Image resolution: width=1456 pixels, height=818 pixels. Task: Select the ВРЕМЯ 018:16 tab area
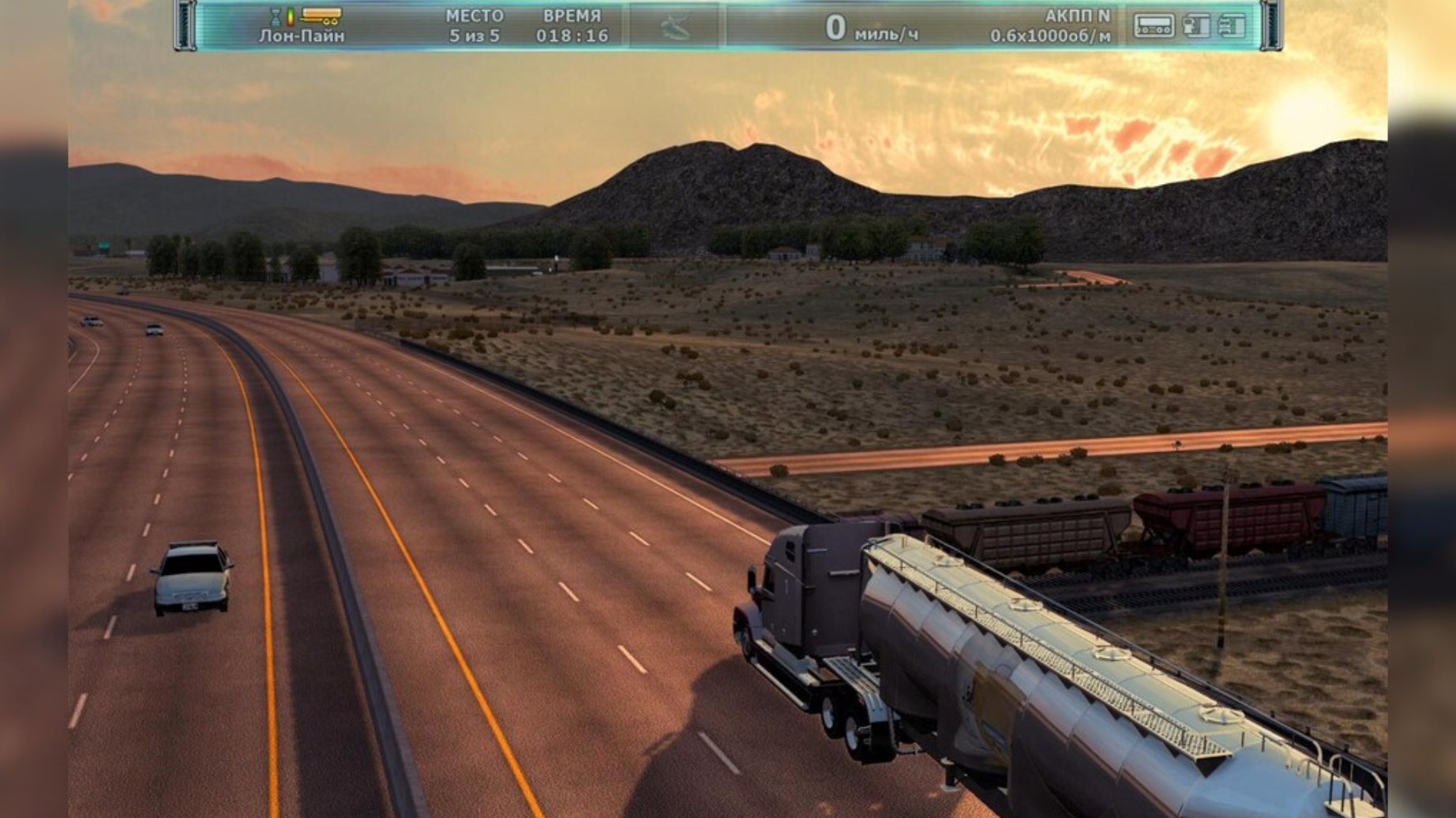click(x=572, y=24)
